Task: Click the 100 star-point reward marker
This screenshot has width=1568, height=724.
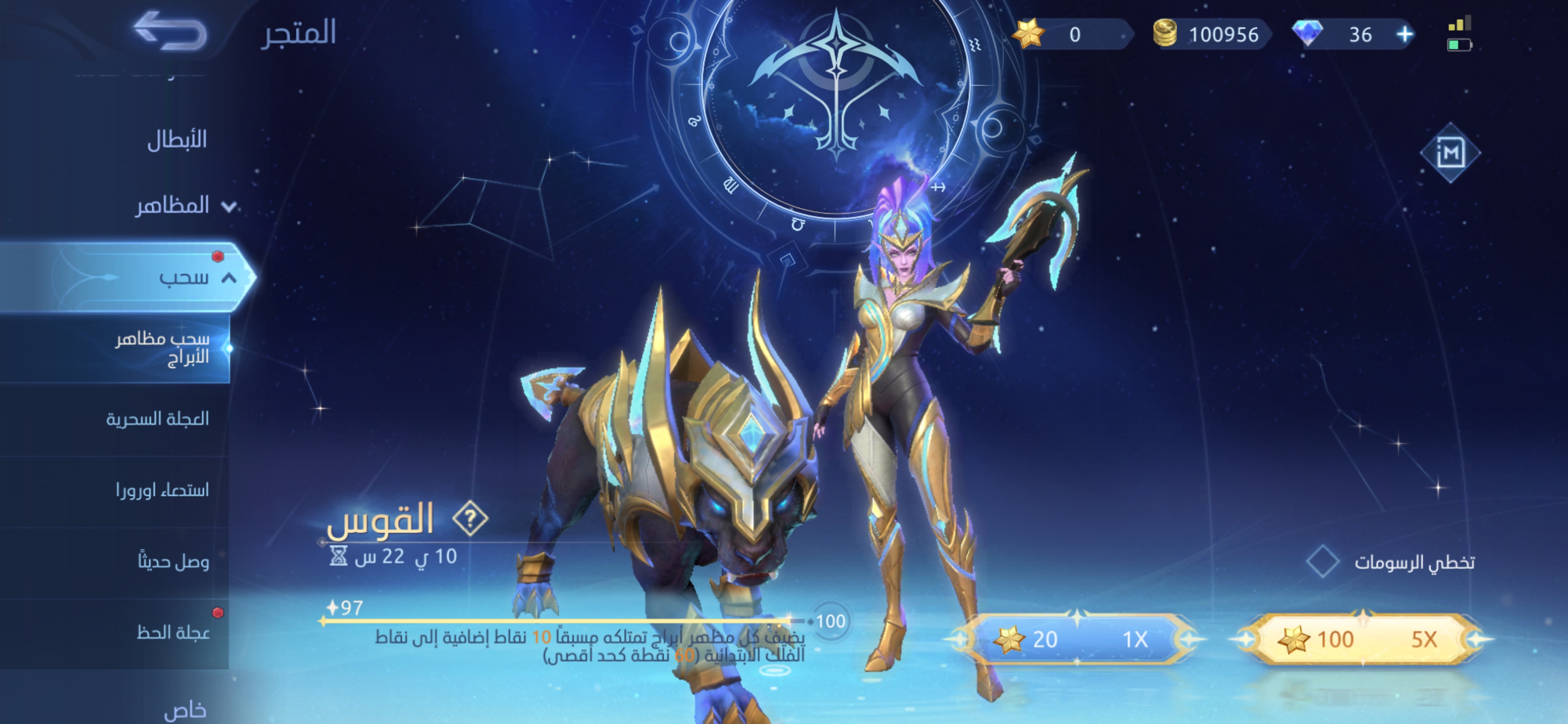Action: (830, 621)
